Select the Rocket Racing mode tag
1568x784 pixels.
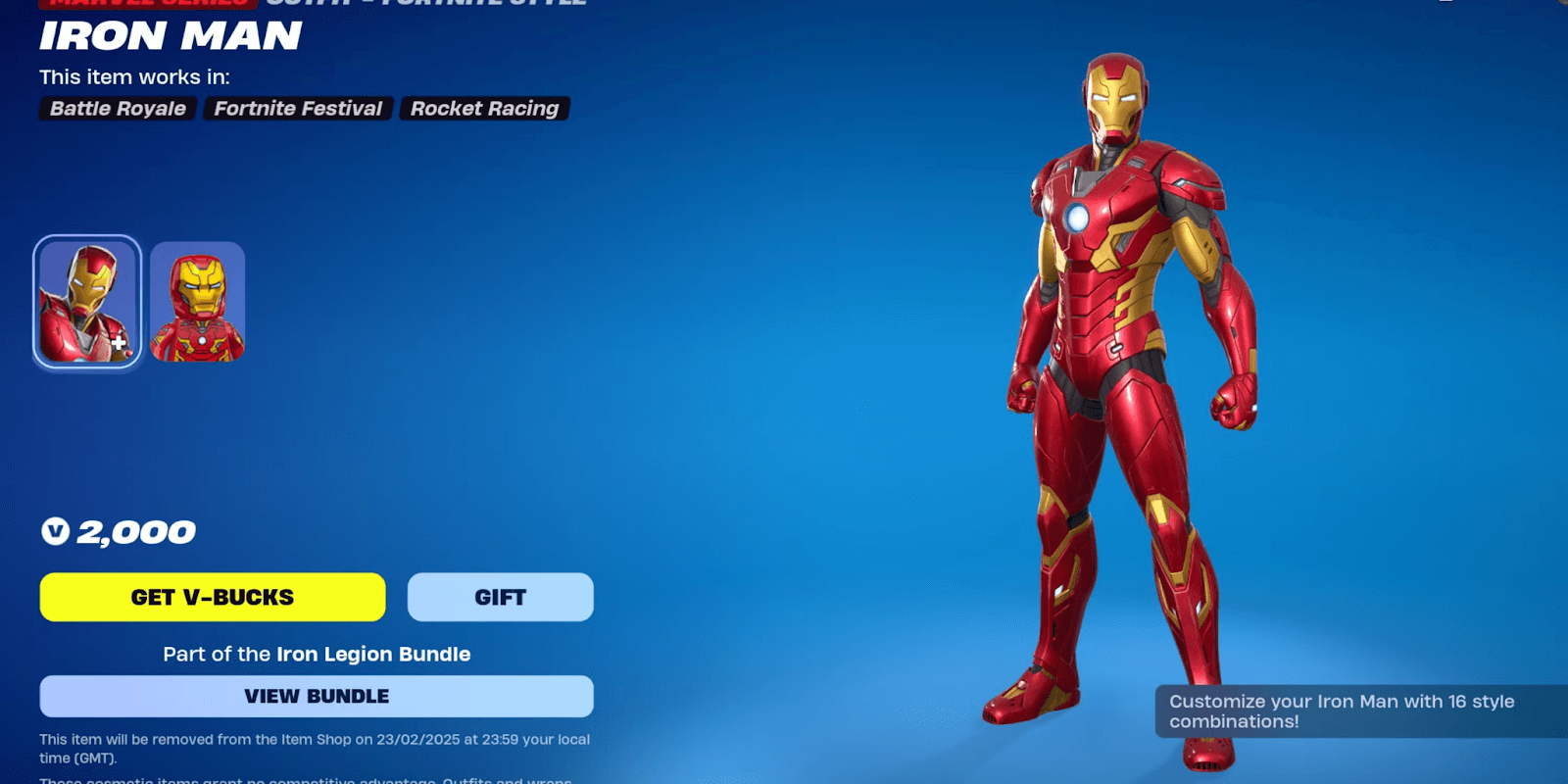[x=484, y=109]
